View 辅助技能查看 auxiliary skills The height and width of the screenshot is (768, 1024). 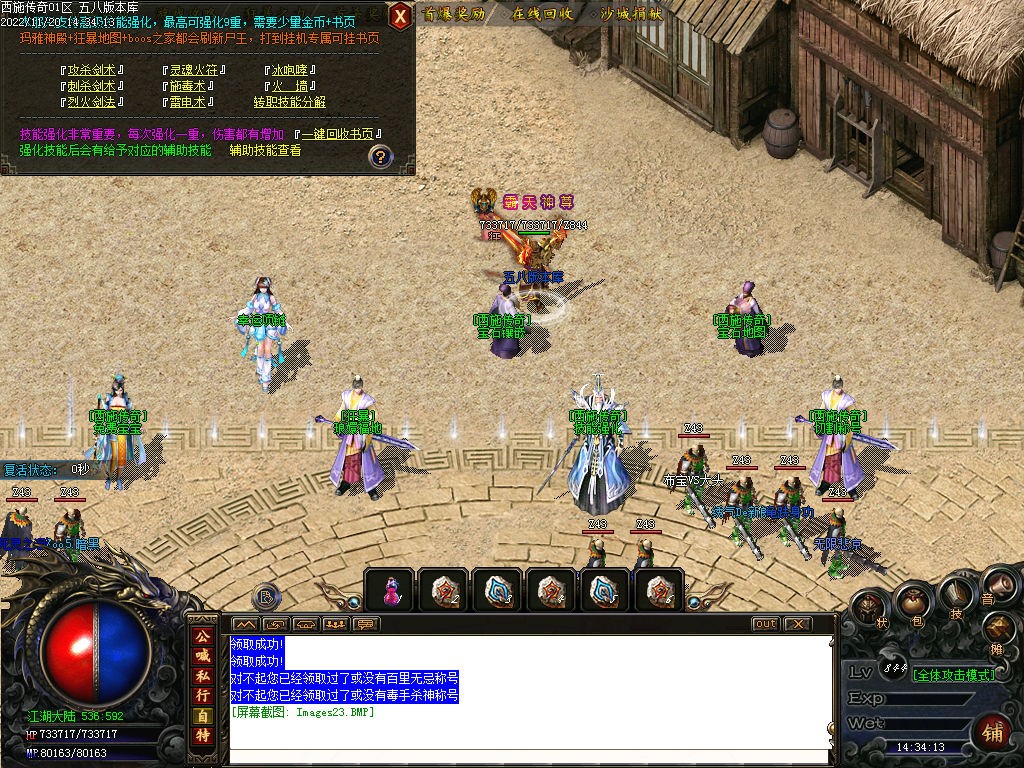coord(265,150)
